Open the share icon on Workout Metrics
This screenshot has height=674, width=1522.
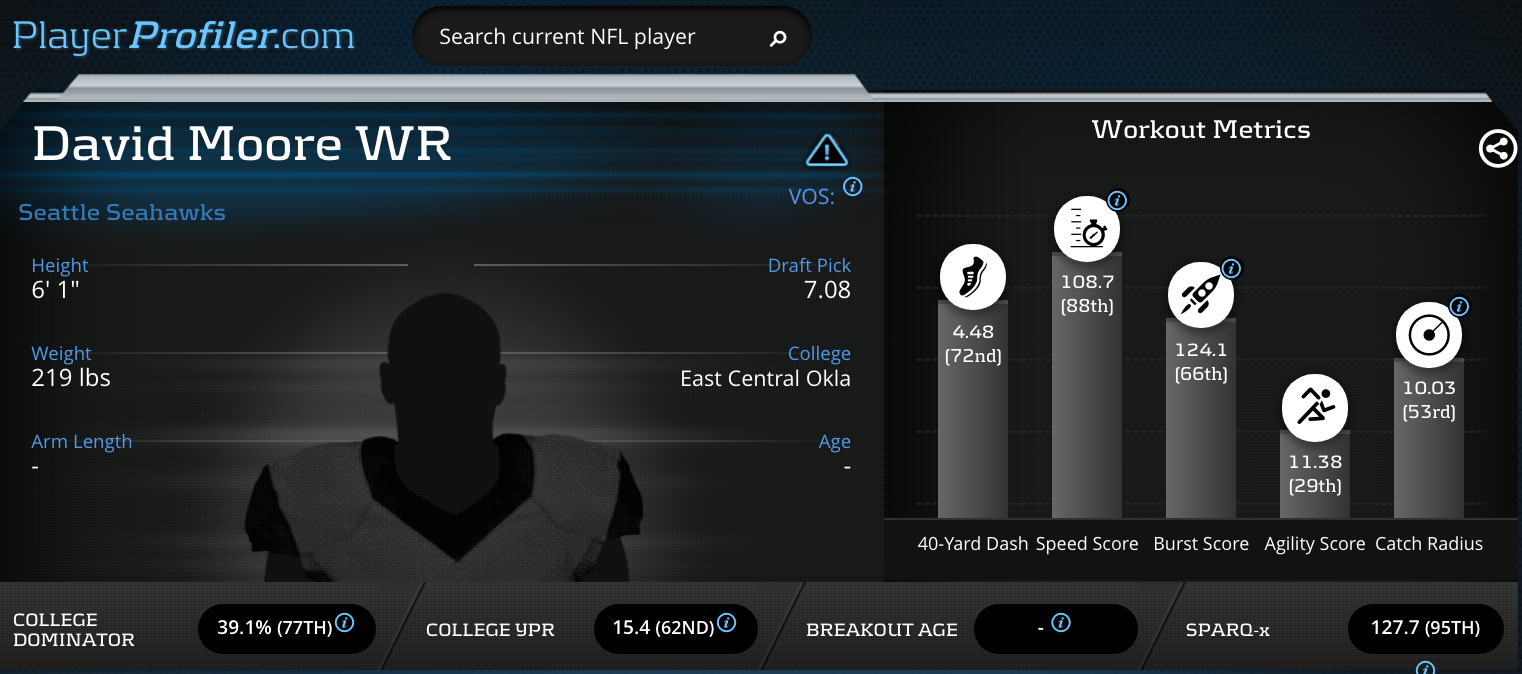[1497, 149]
